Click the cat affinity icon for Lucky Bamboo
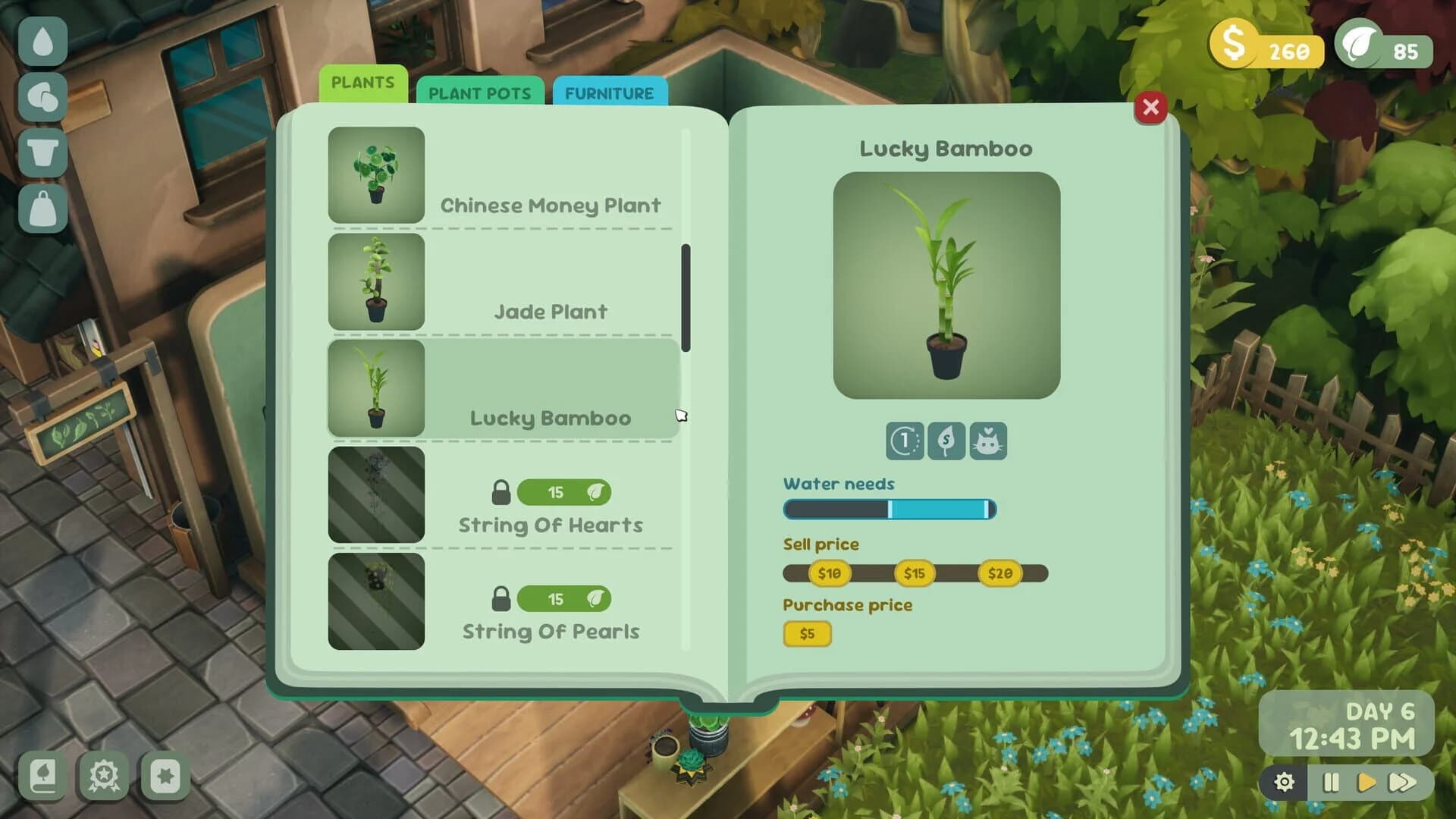This screenshot has width=1456, height=819. (x=989, y=442)
